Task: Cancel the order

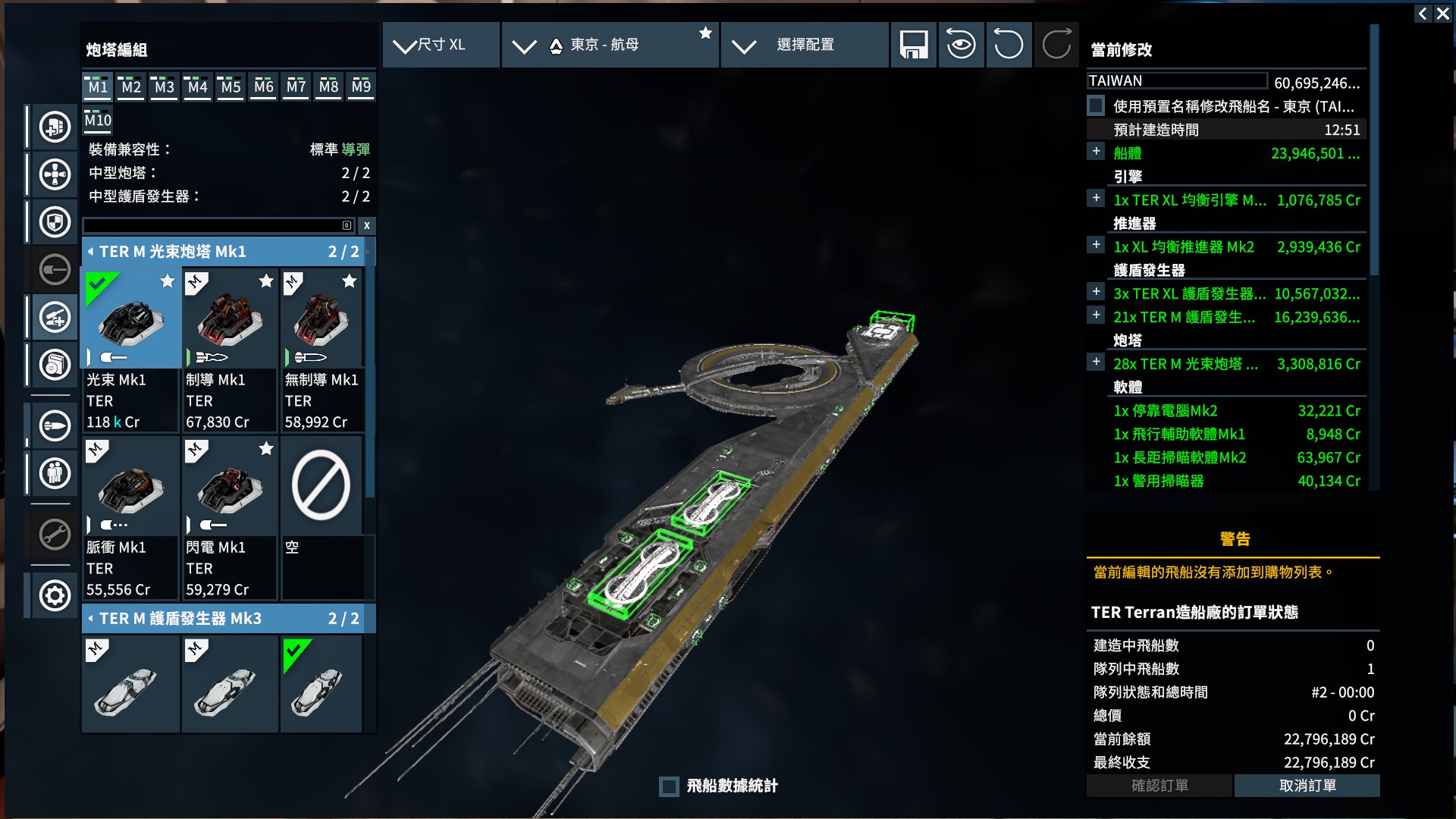Action: click(x=1307, y=786)
